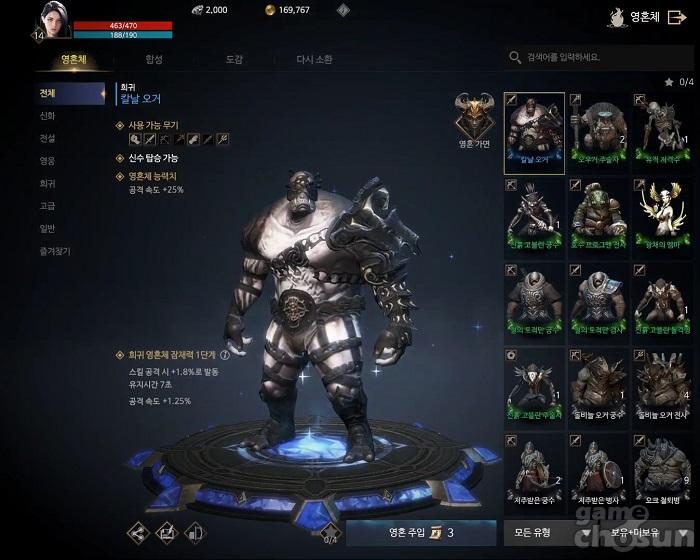The image size is (700, 560).
Task: Show 영웅 grade soul forms
Action: 48,161
